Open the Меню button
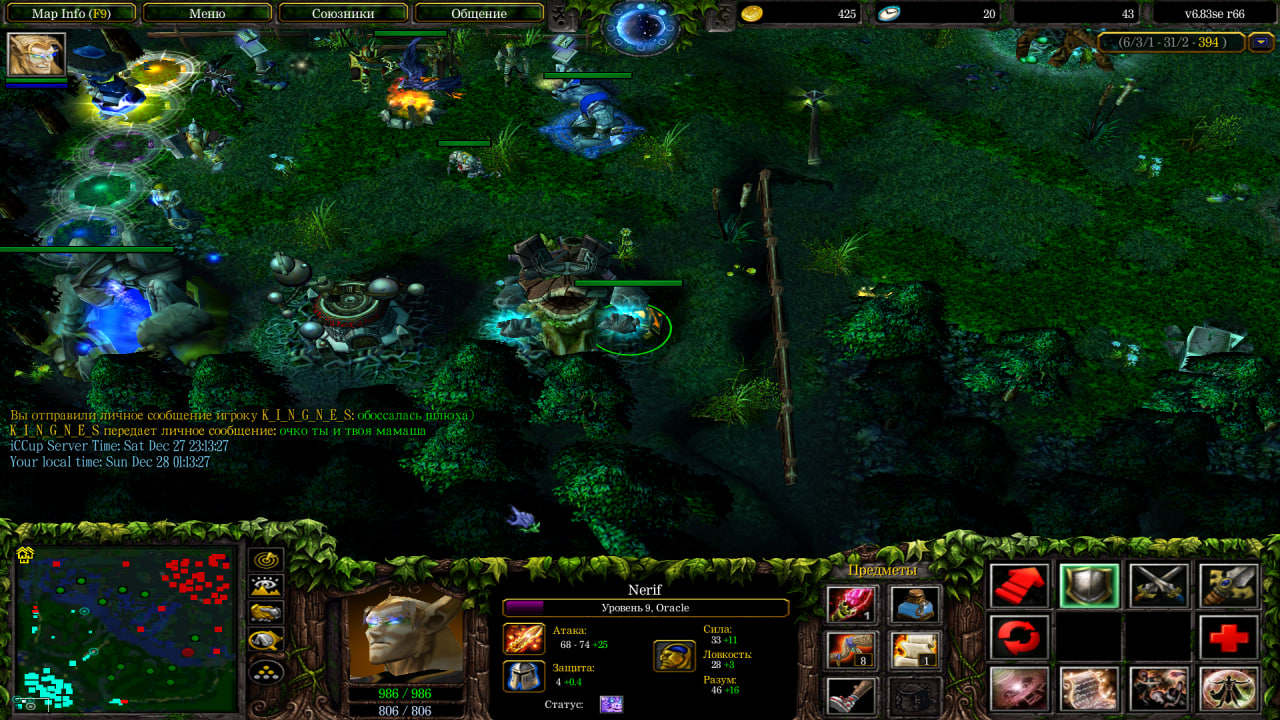Viewport: 1280px width, 720px height. click(x=207, y=14)
